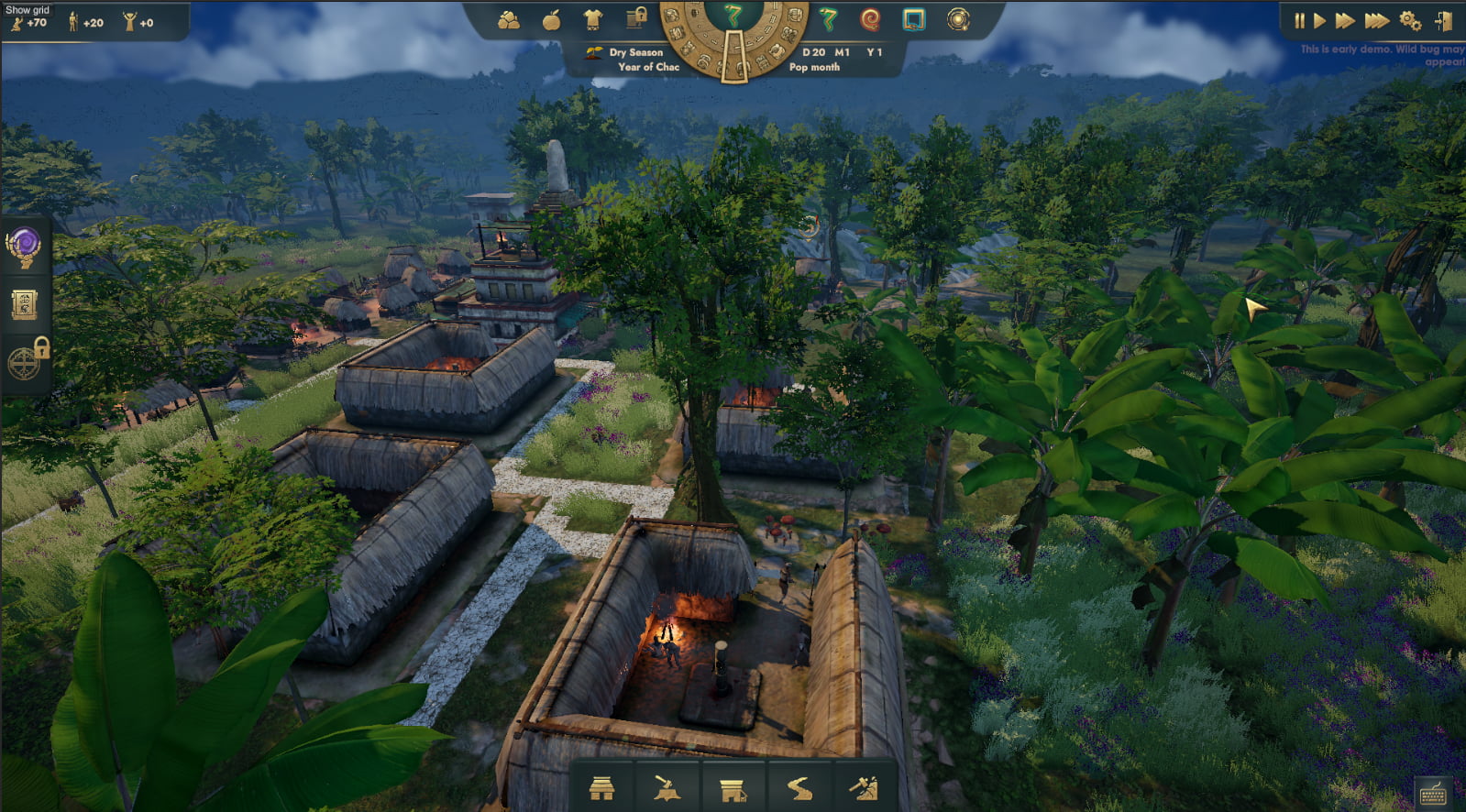Open the blue square frame panel

(x=913, y=19)
